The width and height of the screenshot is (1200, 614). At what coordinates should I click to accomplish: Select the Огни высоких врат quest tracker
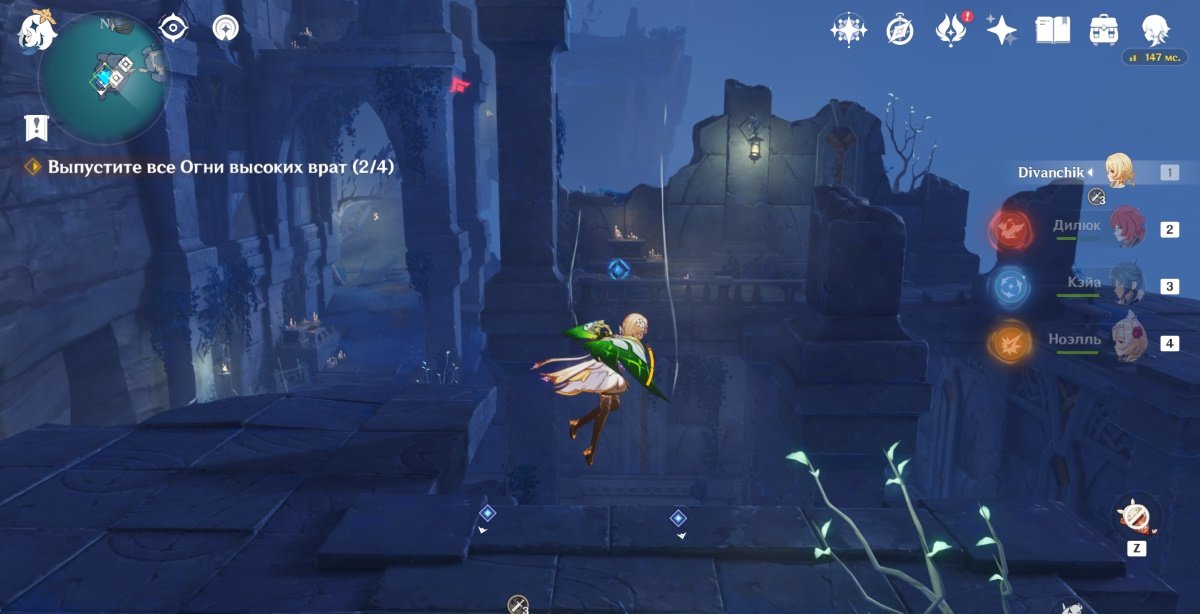pos(220,167)
